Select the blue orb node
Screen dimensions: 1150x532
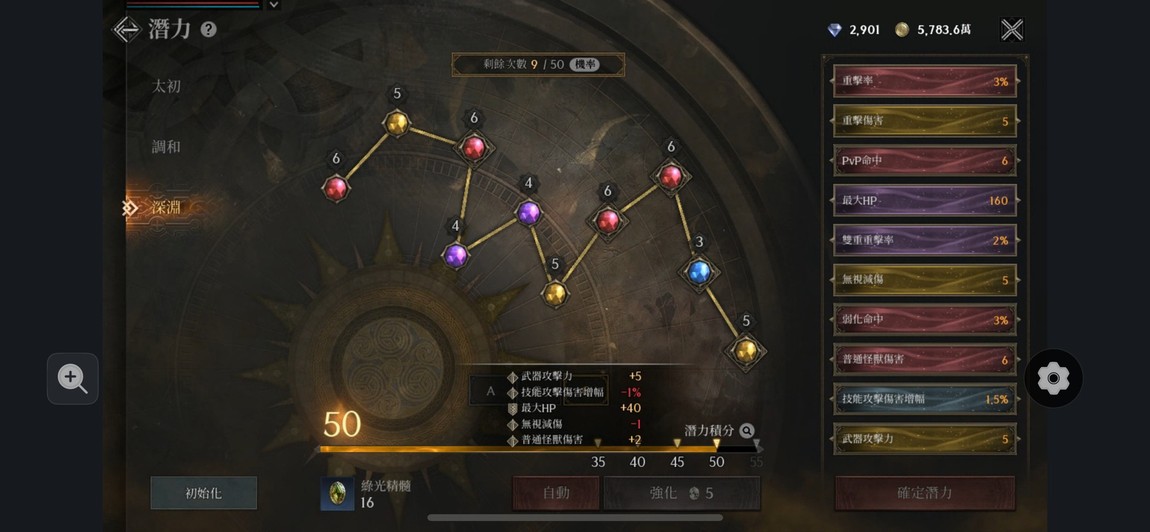click(x=699, y=271)
